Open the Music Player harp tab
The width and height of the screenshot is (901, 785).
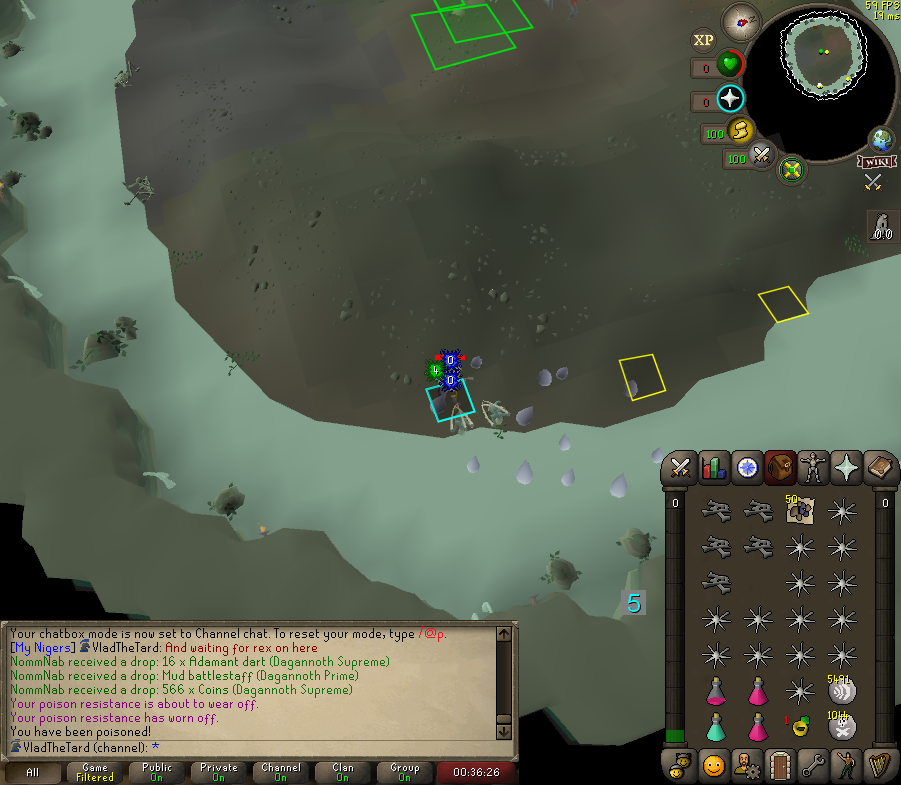(x=880, y=765)
